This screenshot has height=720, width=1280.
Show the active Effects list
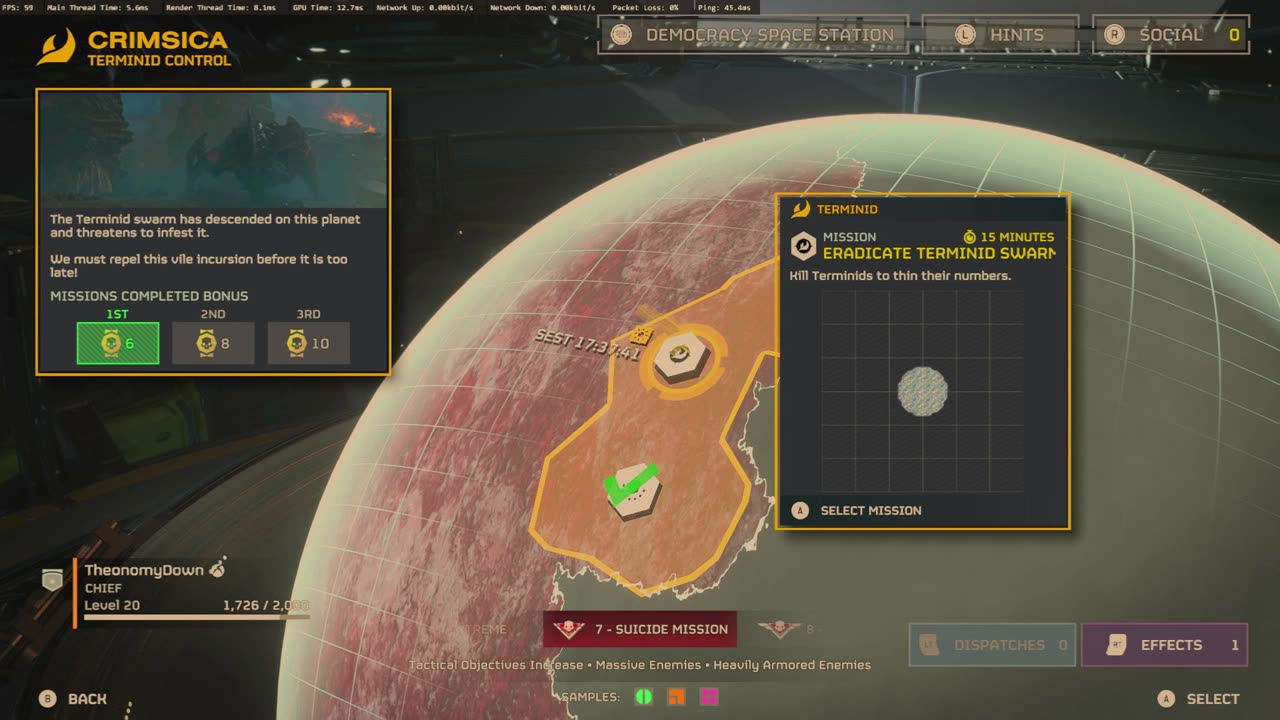(1164, 645)
